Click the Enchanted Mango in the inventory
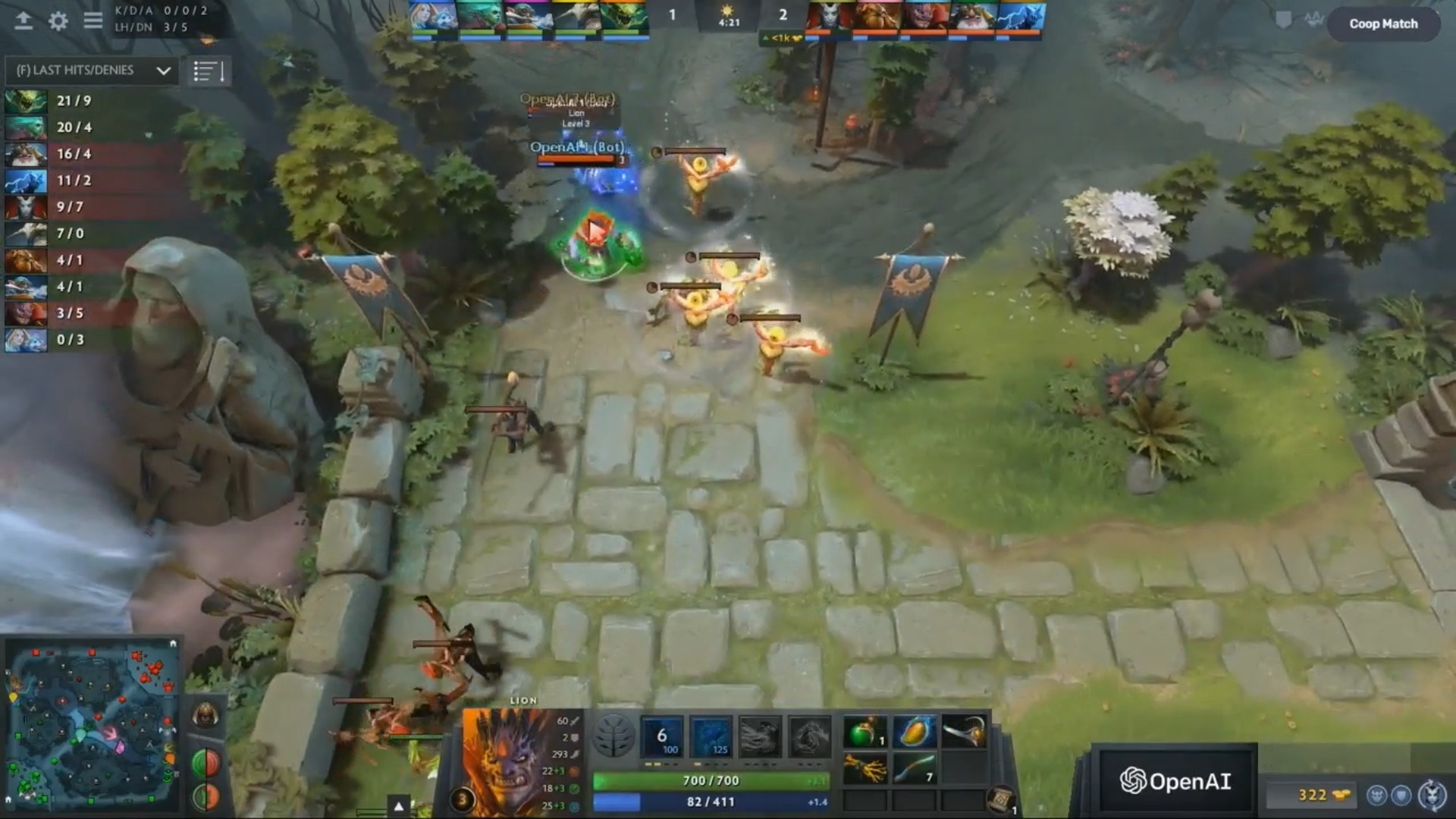 coord(915,733)
